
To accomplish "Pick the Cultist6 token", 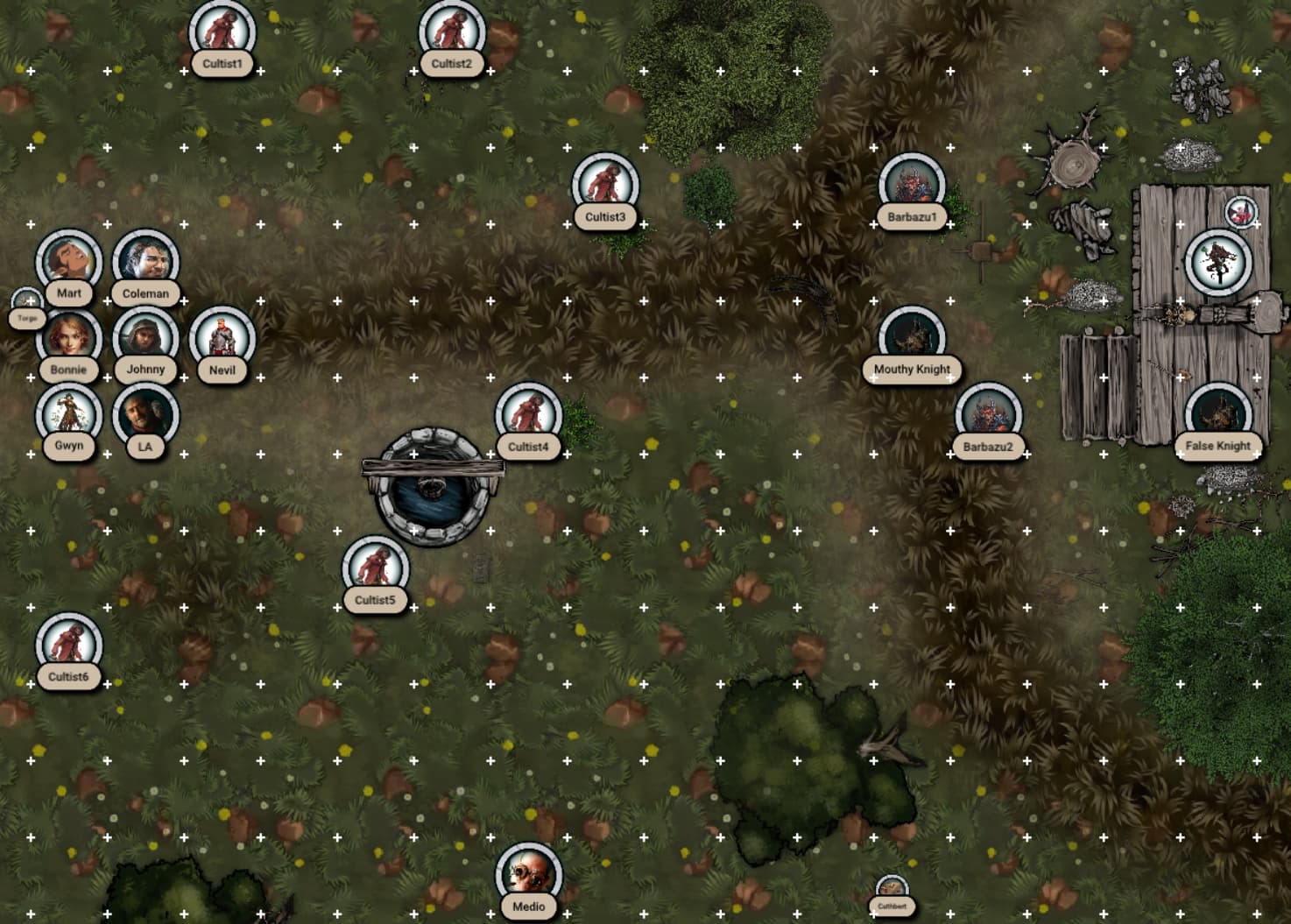I will [68, 645].
